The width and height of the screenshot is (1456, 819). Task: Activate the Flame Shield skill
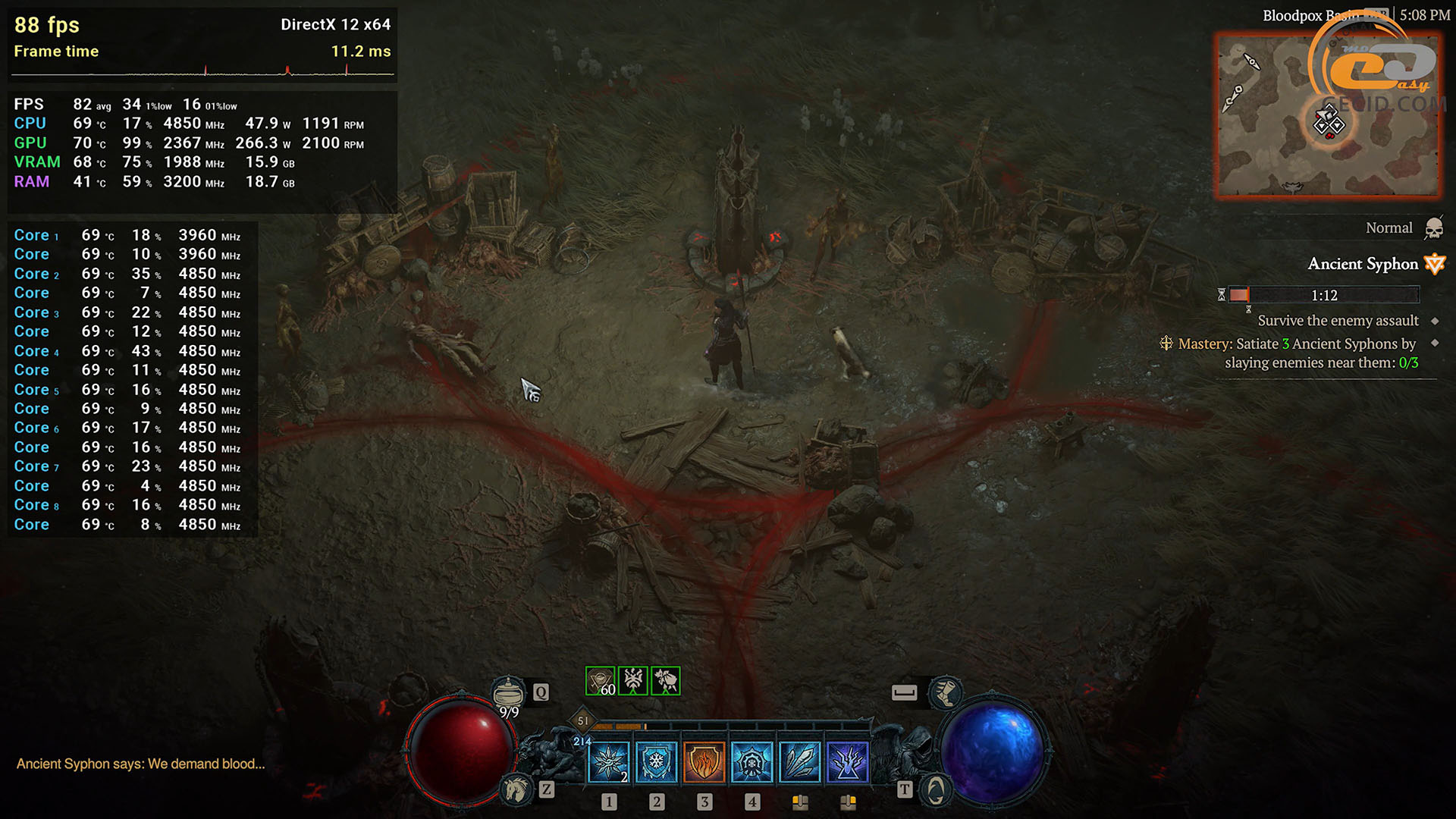click(x=704, y=761)
